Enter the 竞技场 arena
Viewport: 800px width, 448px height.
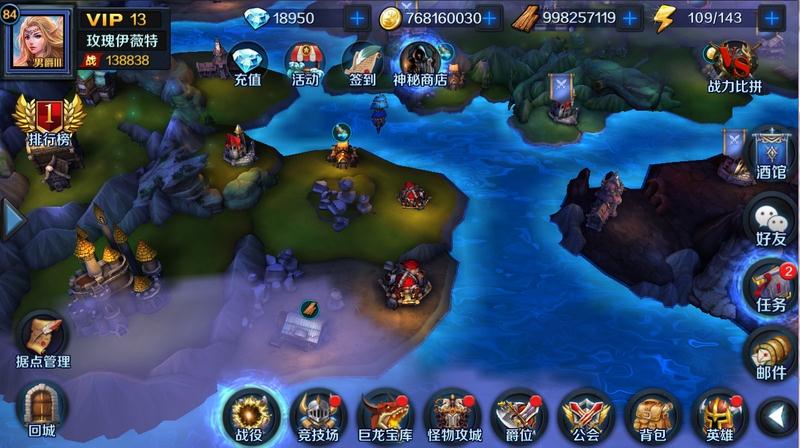click(x=318, y=415)
